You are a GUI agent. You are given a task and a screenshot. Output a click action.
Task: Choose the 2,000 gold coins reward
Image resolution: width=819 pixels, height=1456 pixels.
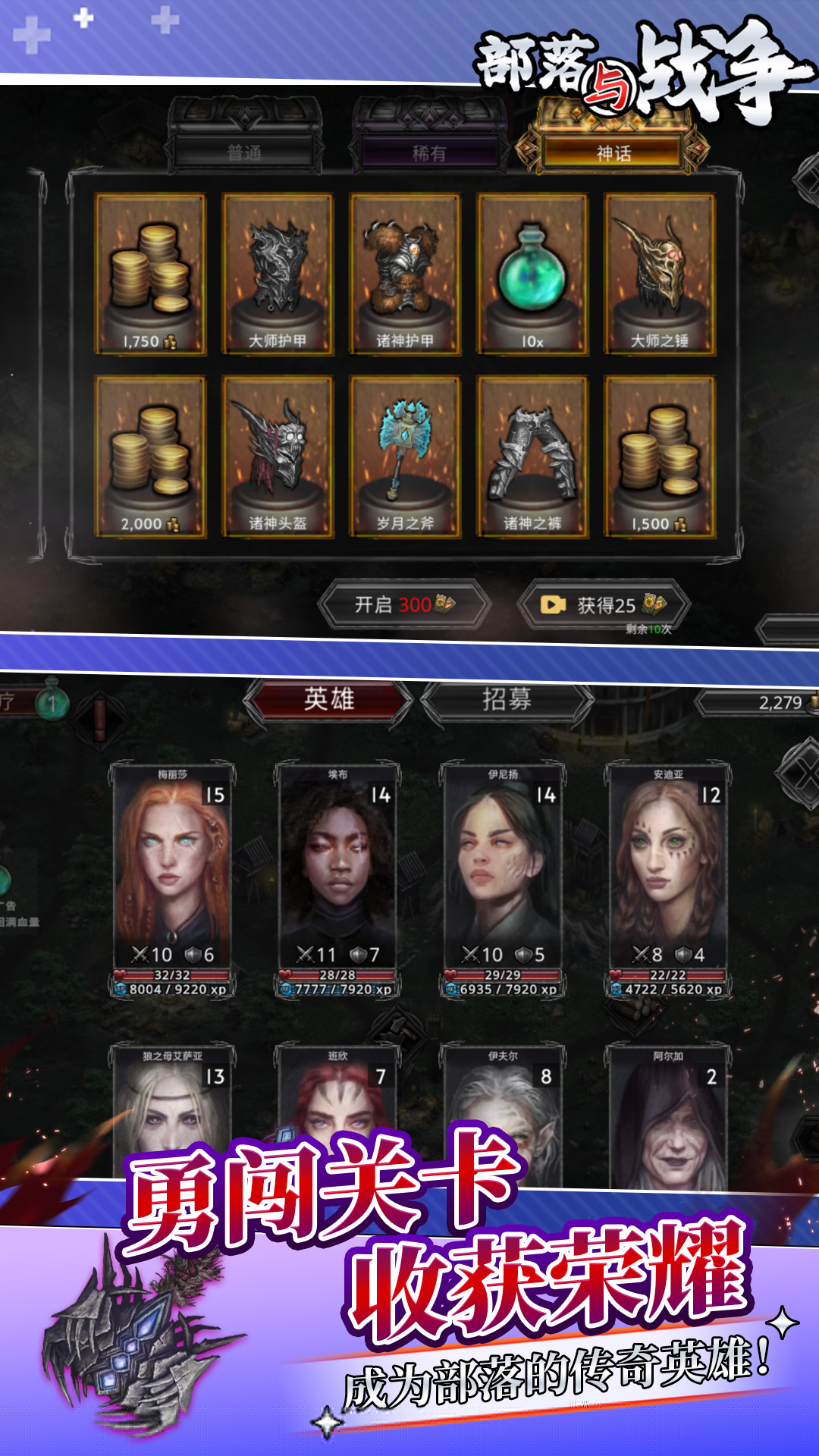150,457
